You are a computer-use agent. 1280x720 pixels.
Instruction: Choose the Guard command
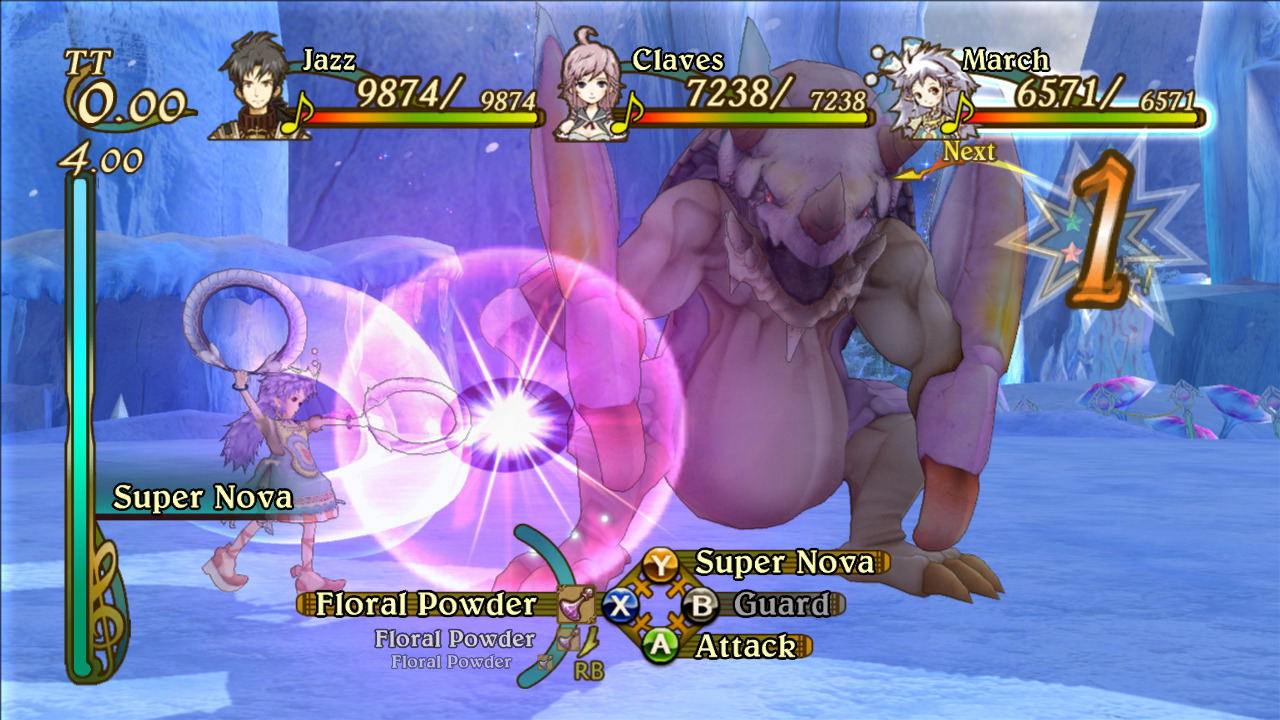(x=781, y=605)
